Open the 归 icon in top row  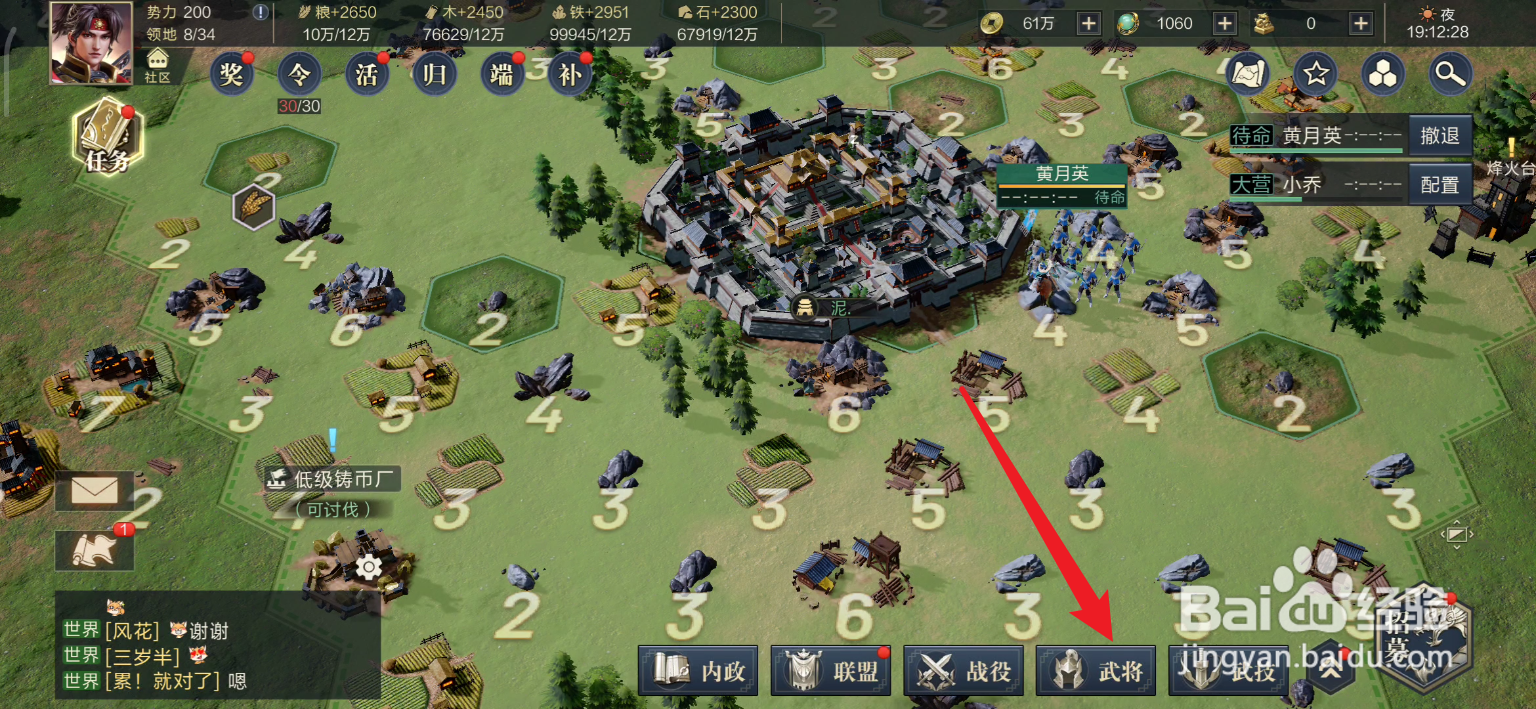435,74
